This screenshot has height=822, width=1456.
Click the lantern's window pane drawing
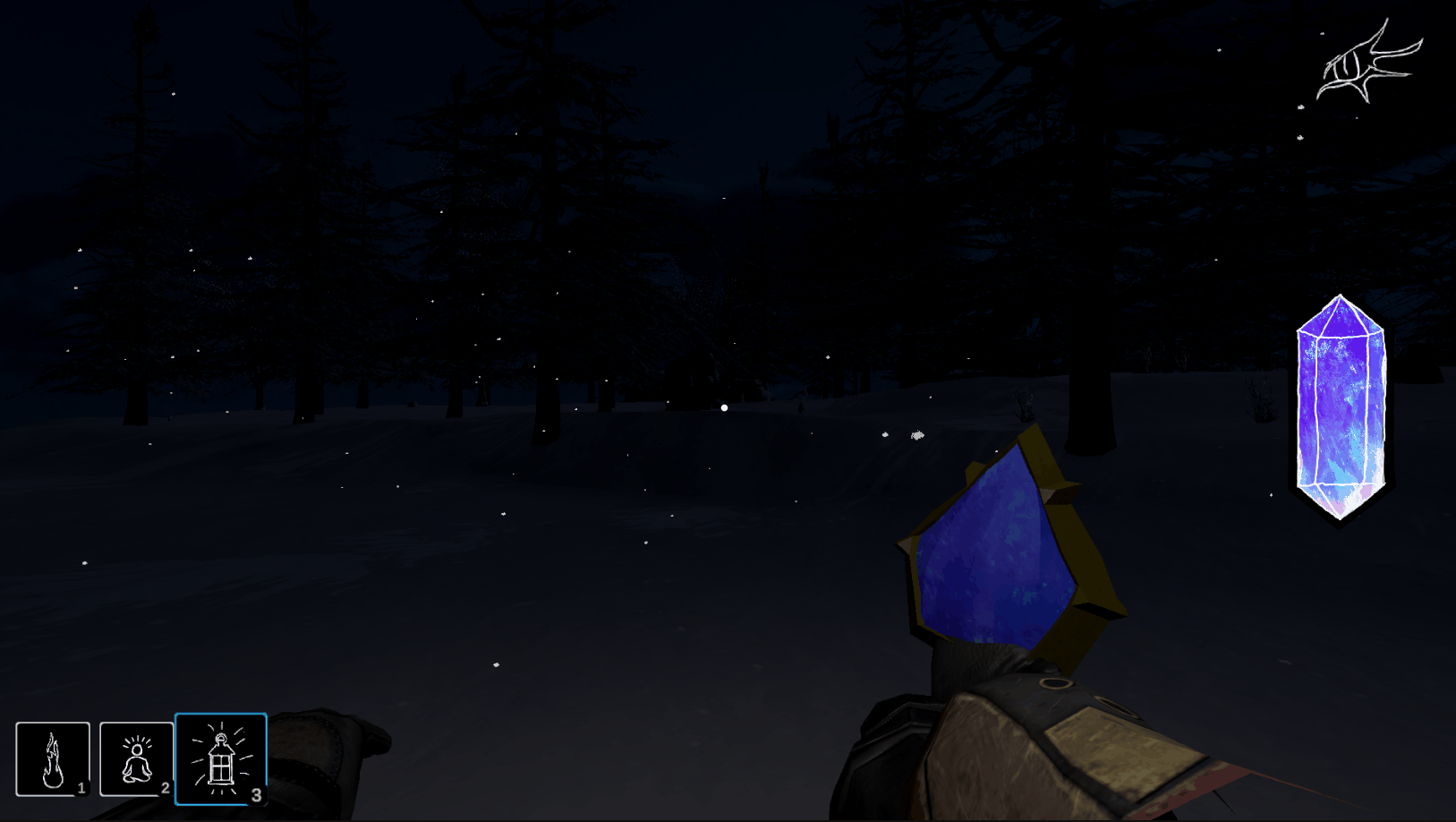coord(221,766)
